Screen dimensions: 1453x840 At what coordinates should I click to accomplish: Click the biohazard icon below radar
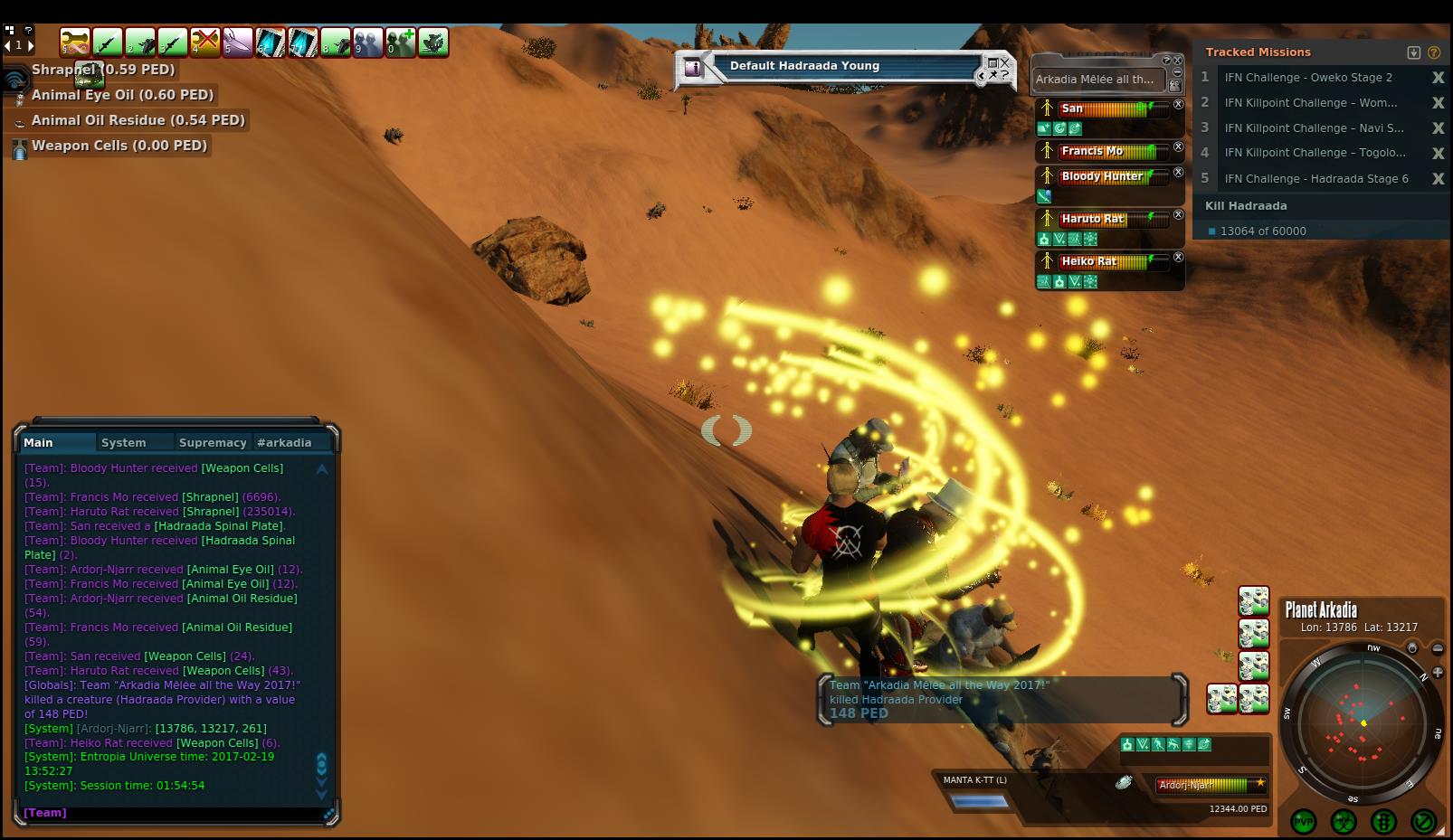coord(1344,821)
